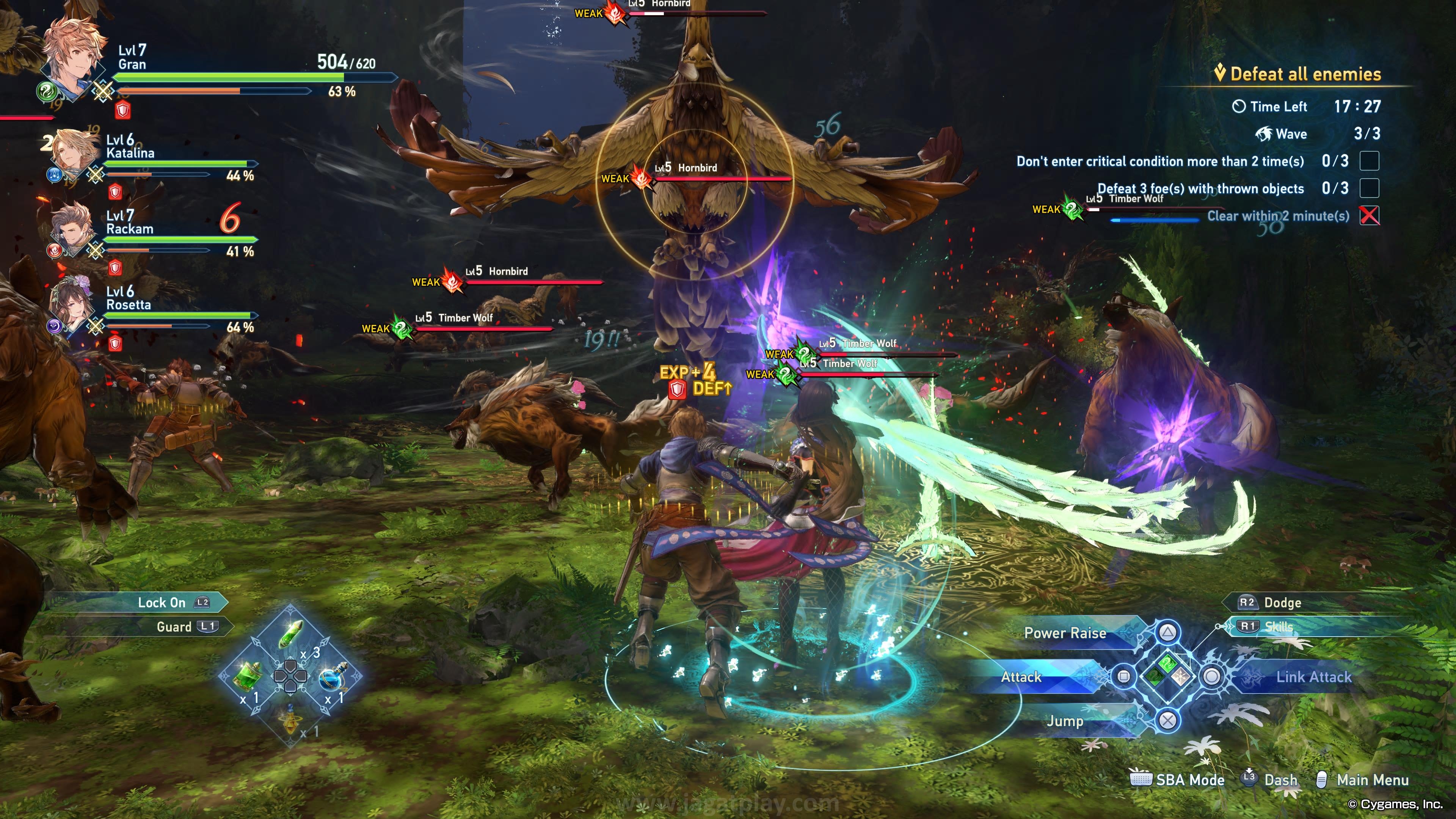Enter SBA Mode
1456x819 pixels.
(1189, 780)
